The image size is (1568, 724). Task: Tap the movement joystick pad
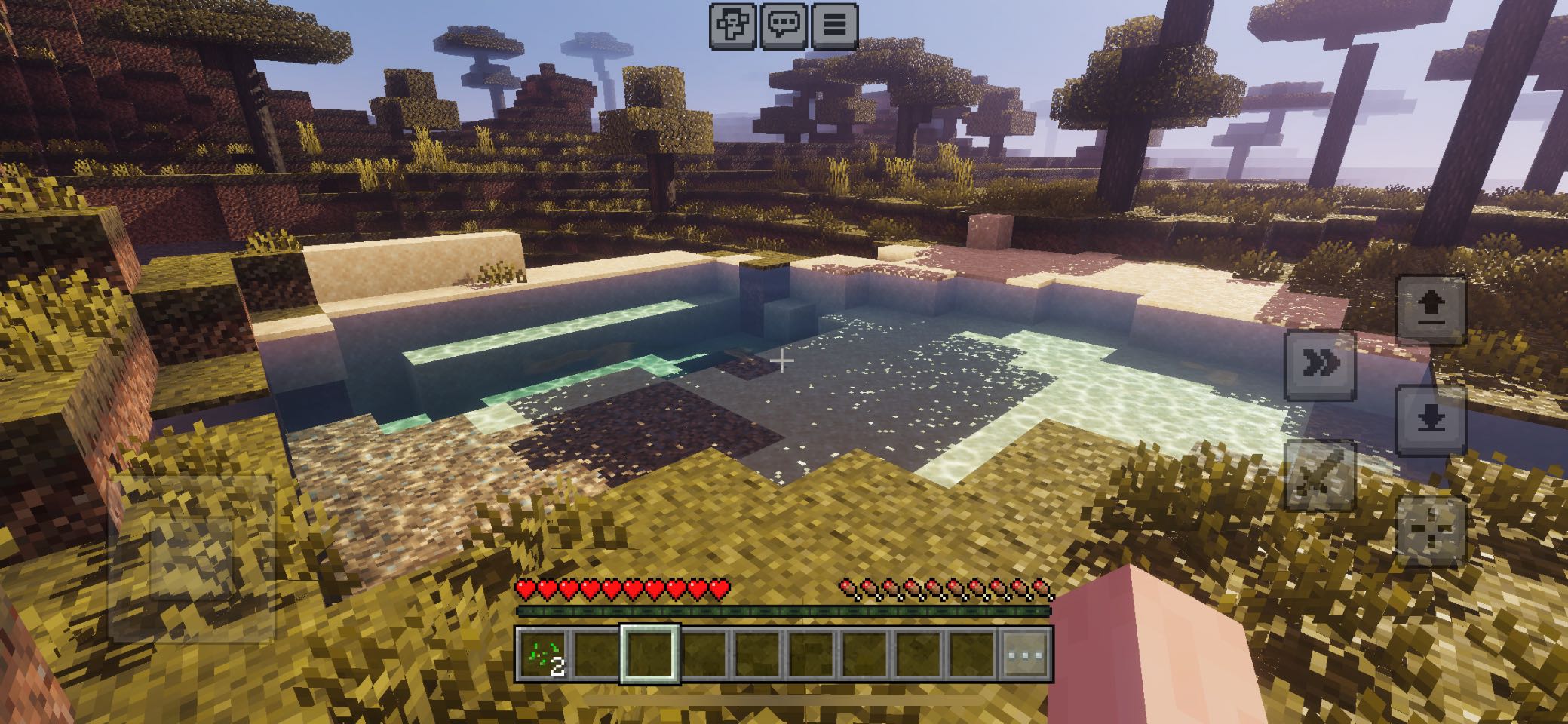[x=191, y=558]
